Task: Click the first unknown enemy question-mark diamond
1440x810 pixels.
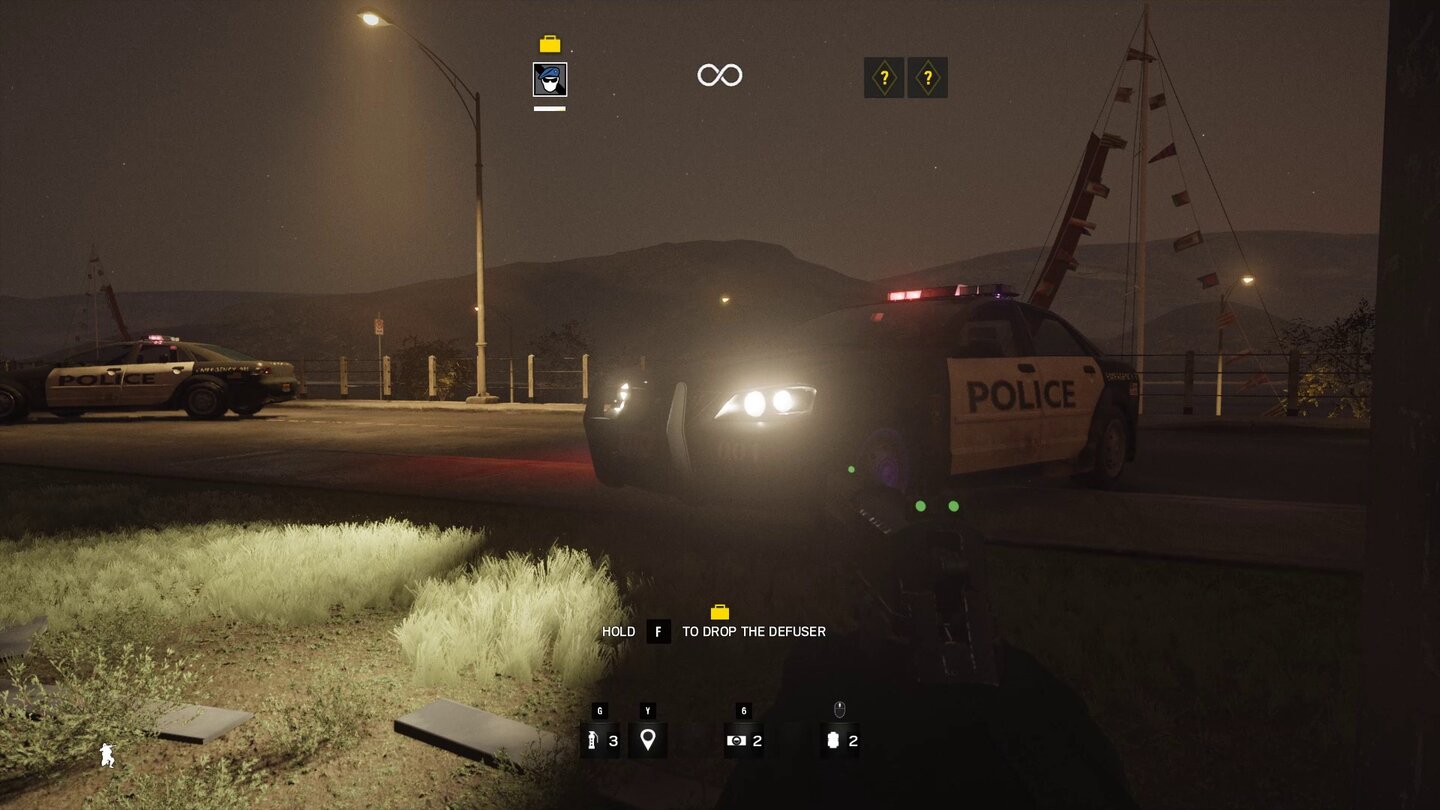Action: pyautogui.click(x=884, y=77)
